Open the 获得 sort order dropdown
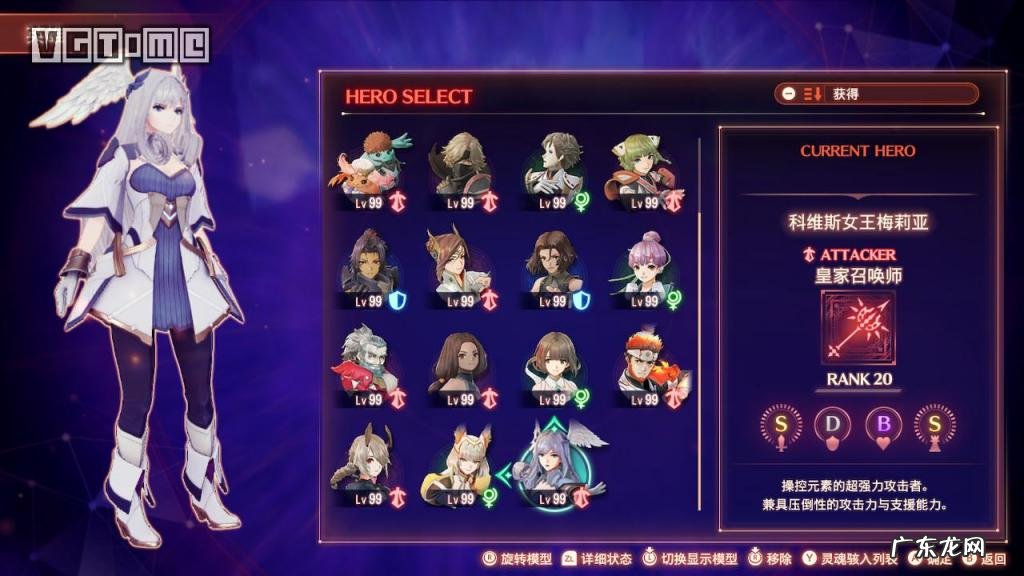This screenshot has width=1024, height=576. 876,94
